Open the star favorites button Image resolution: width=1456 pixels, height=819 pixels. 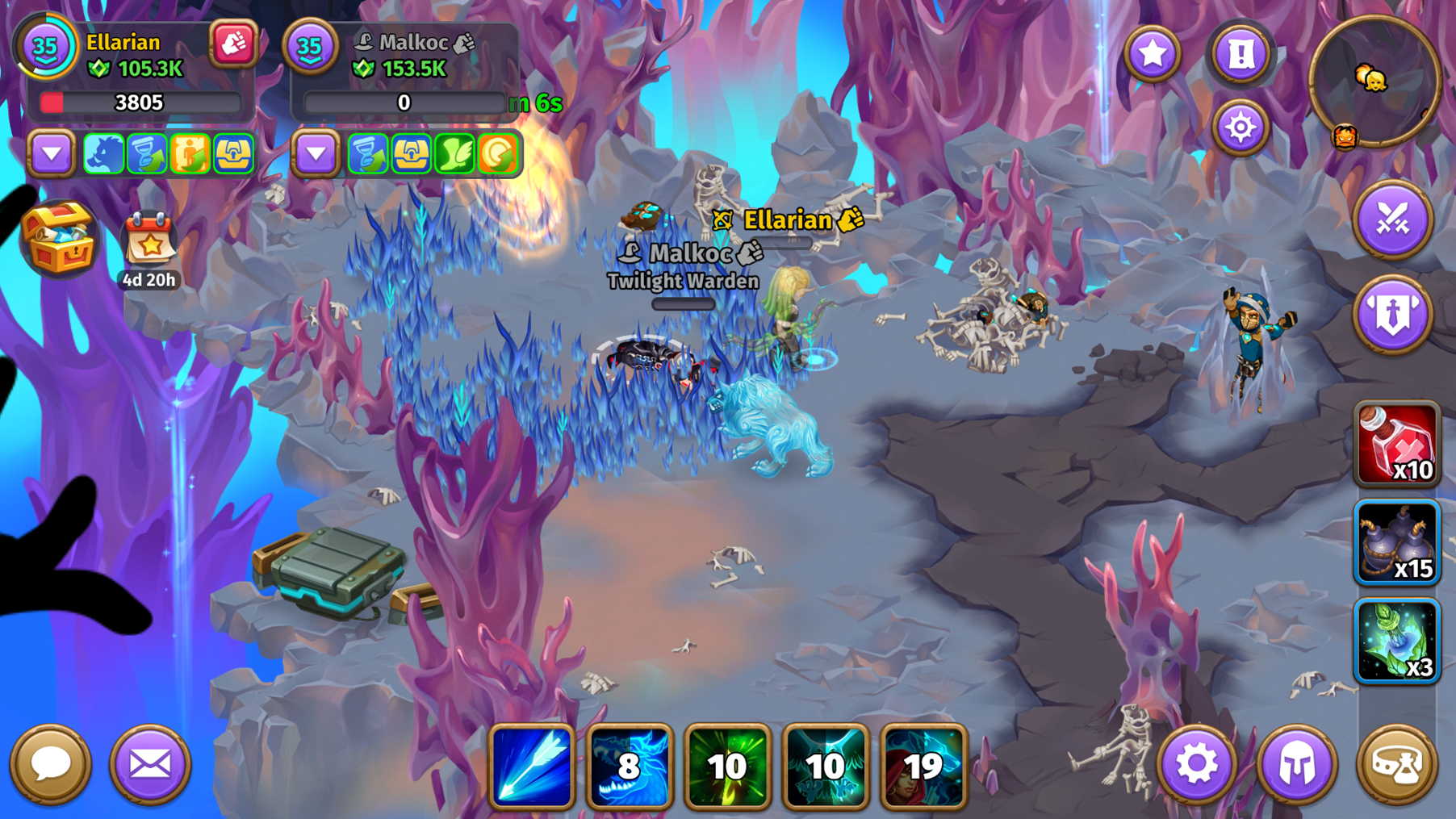(x=1153, y=54)
